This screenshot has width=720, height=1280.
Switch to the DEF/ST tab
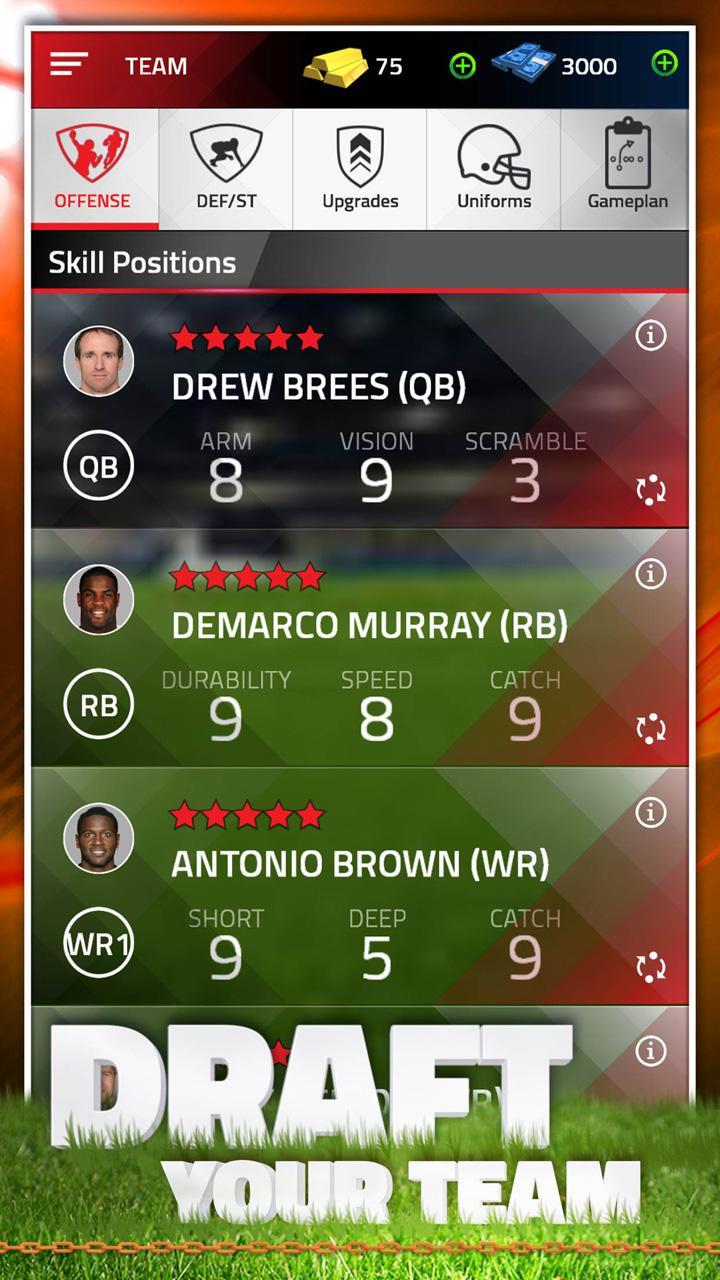point(226,169)
